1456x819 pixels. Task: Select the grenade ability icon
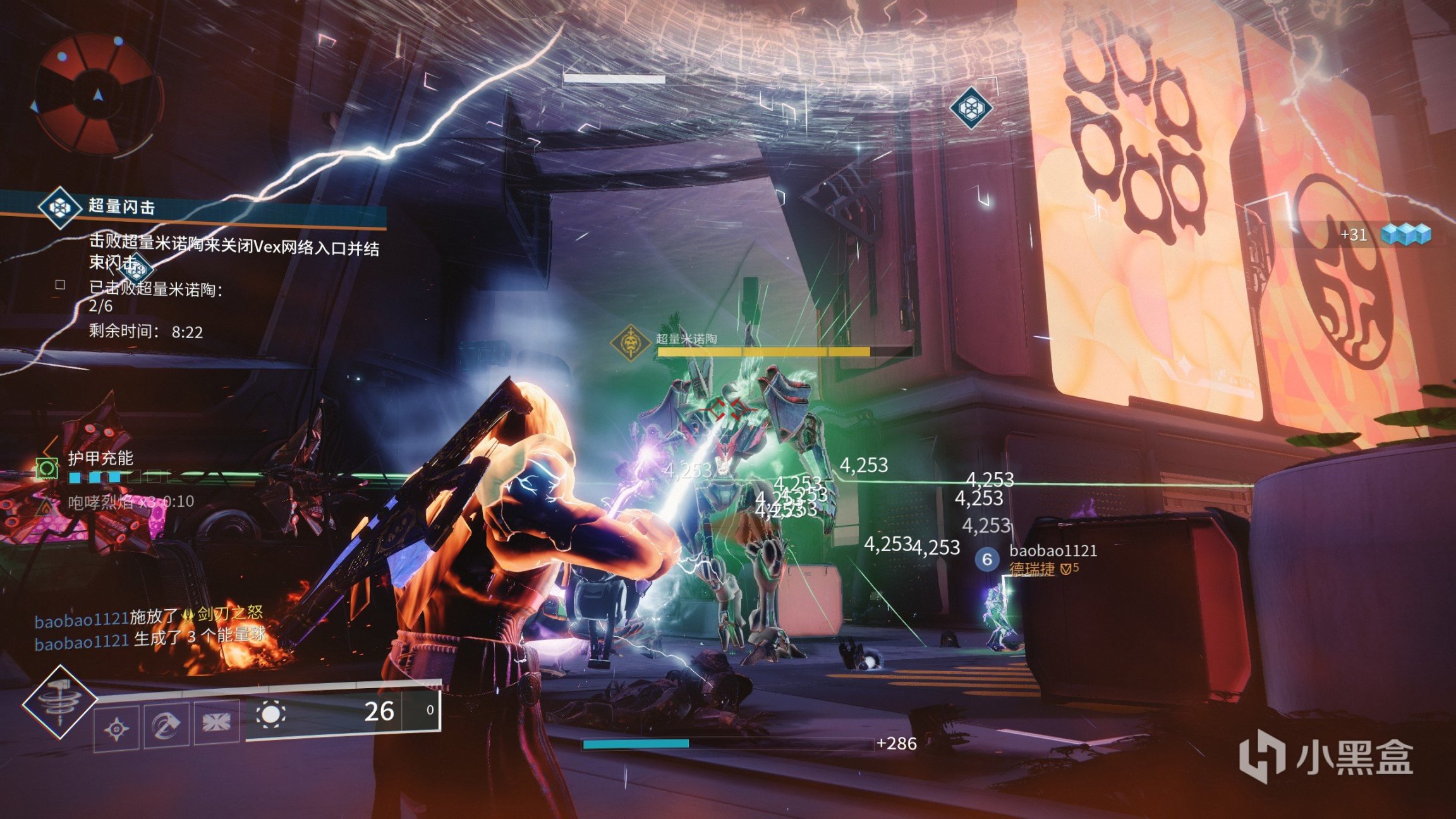pyautogui.click(x=117, y=728)
